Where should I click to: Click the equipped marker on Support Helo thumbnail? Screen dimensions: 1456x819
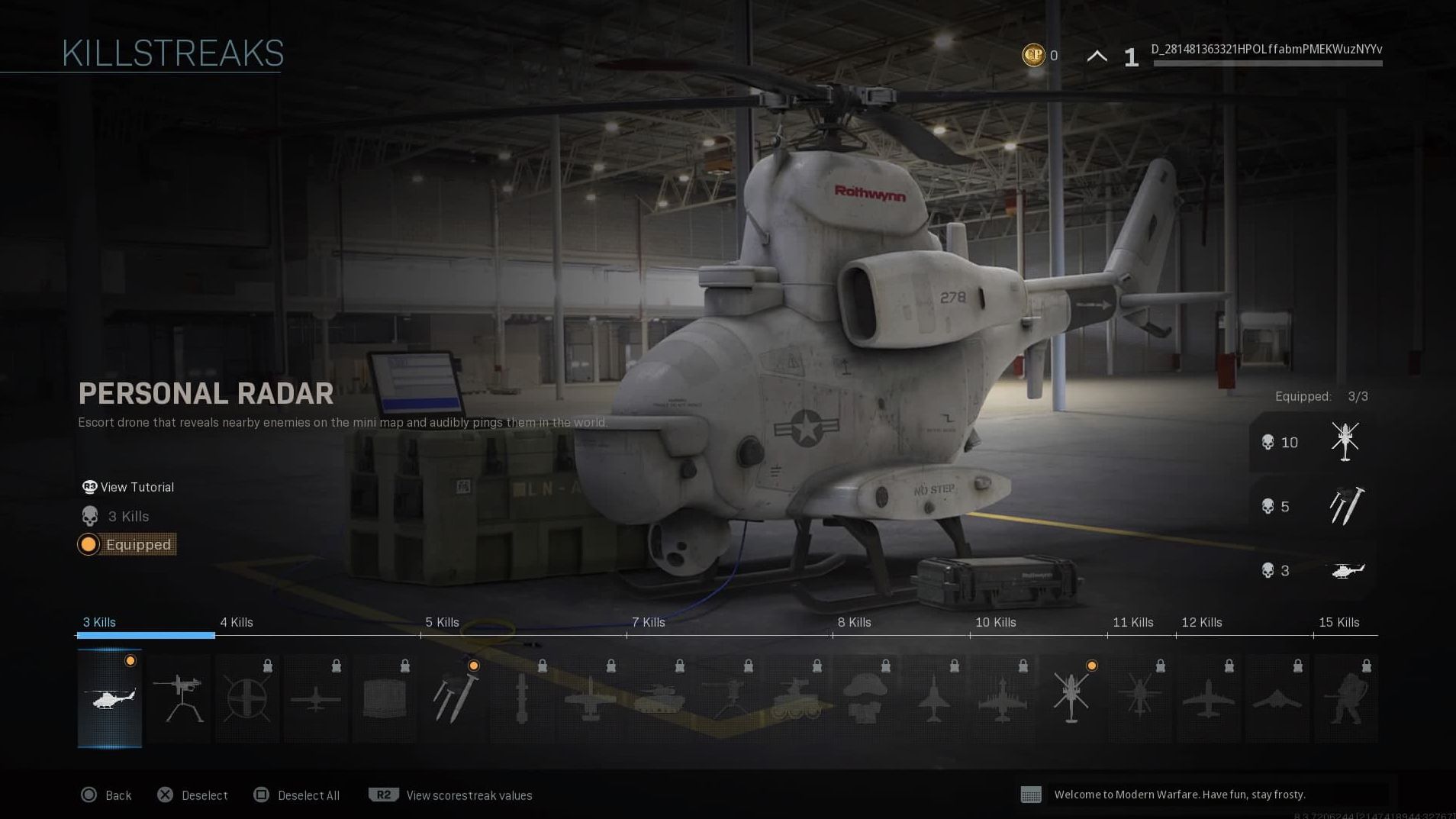pyautogui.click(x=1091, y=666)
